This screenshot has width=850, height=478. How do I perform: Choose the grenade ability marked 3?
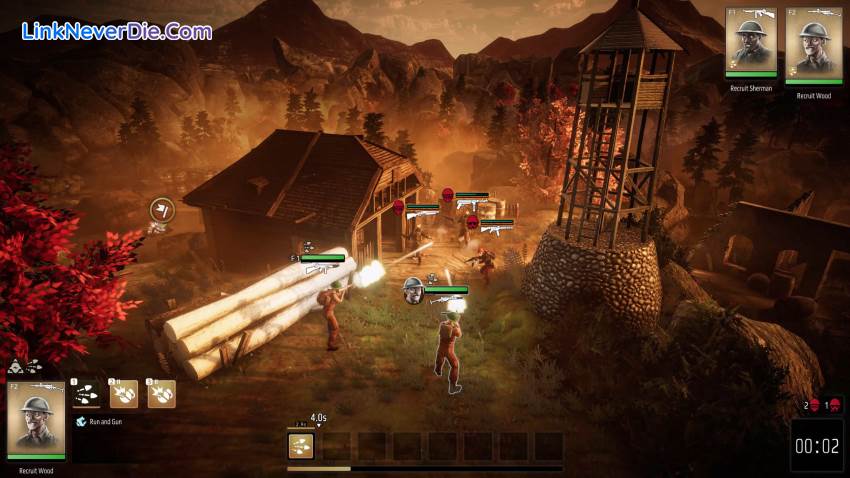160,394
